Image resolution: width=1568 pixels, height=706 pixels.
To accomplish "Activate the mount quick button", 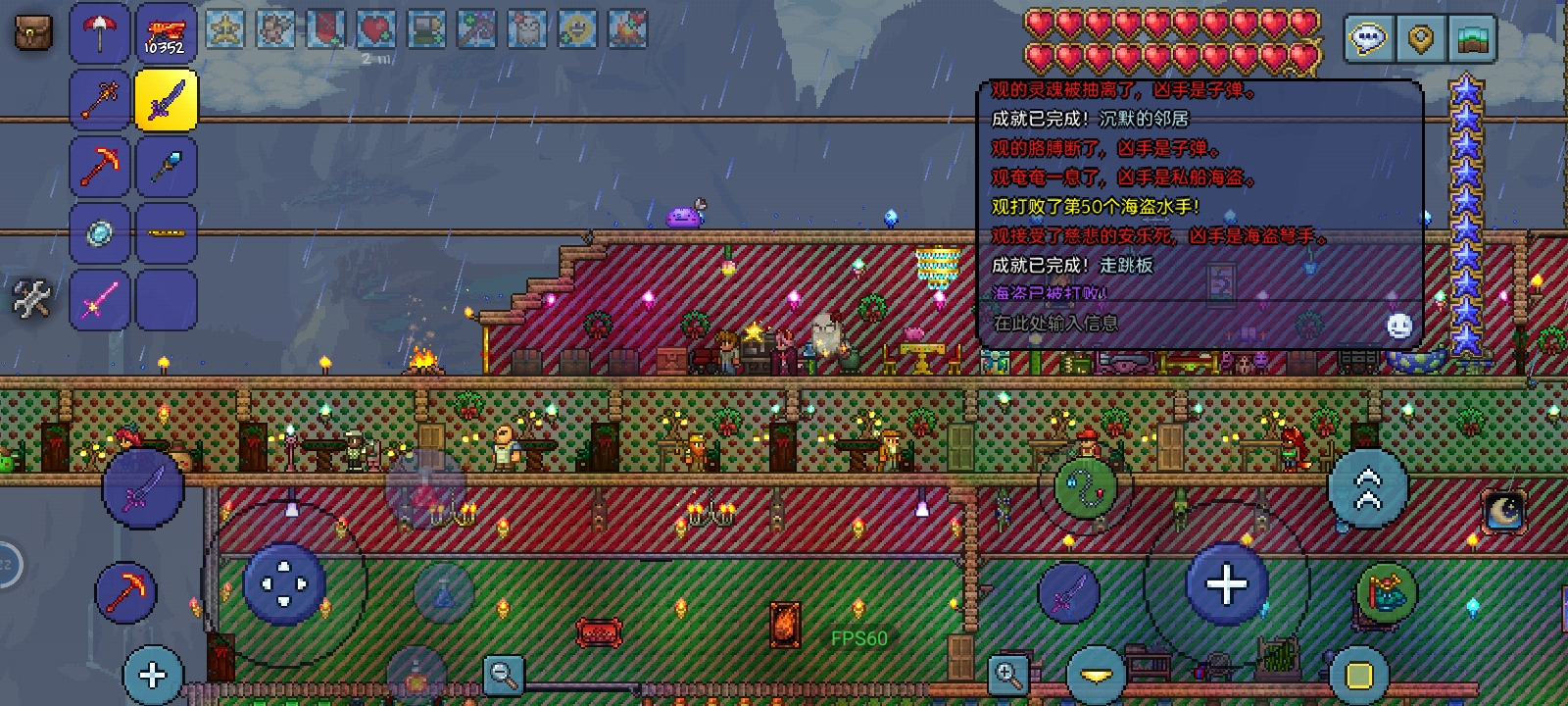I will [x=1386, y=591].
